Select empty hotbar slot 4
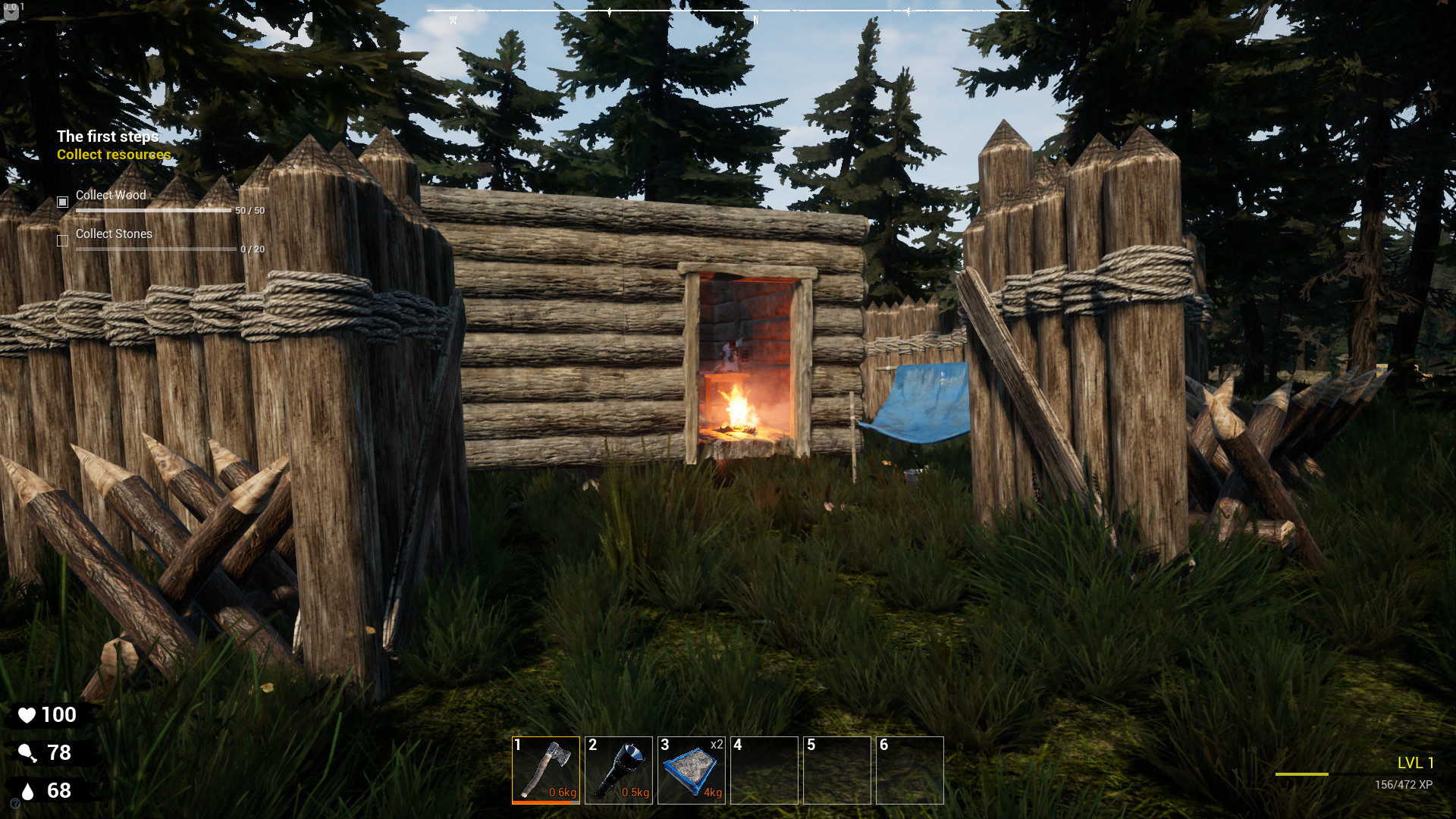1456x819 pixels. (x=764, y=770)
